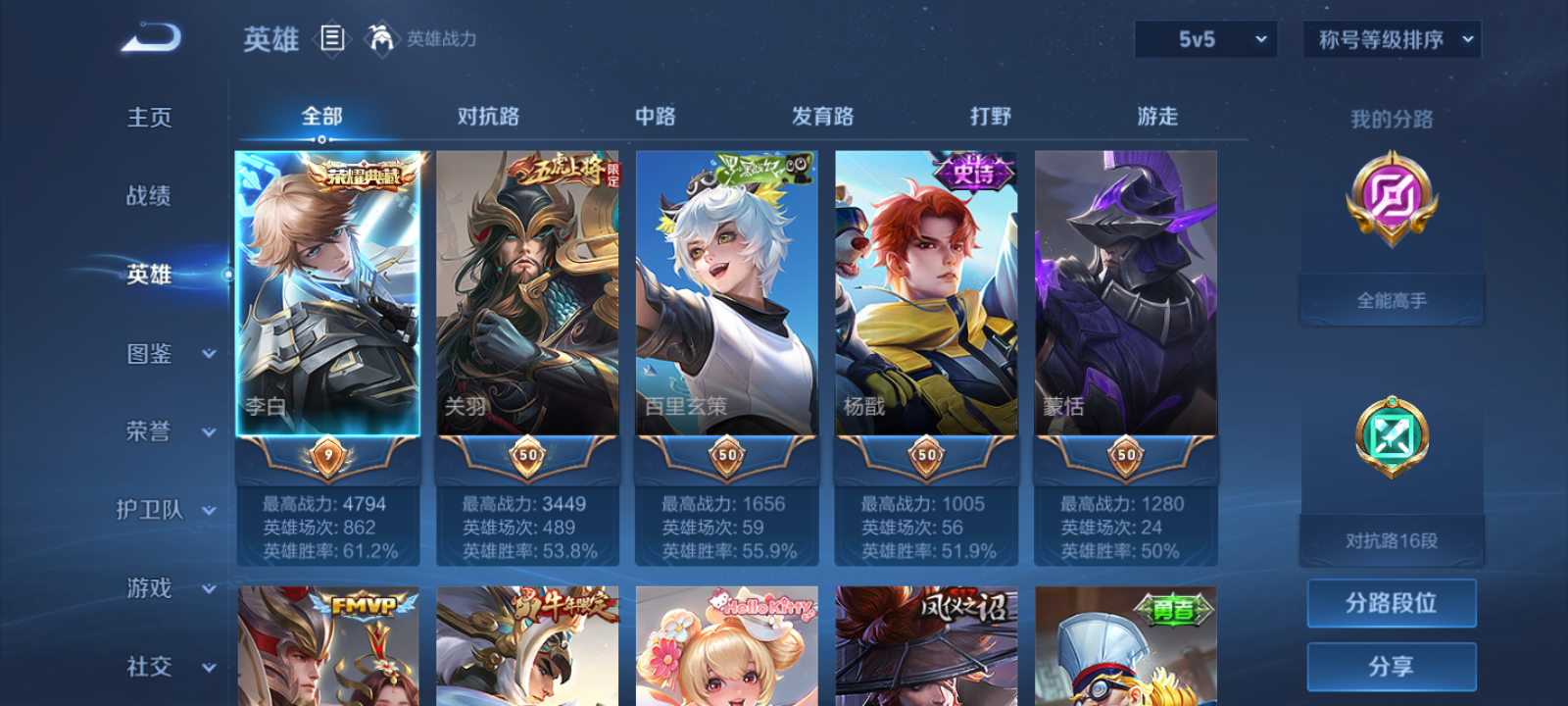Select 战绩 in the left sidebar
This screenshot has height=706, width=1568.
coord(148,197)
